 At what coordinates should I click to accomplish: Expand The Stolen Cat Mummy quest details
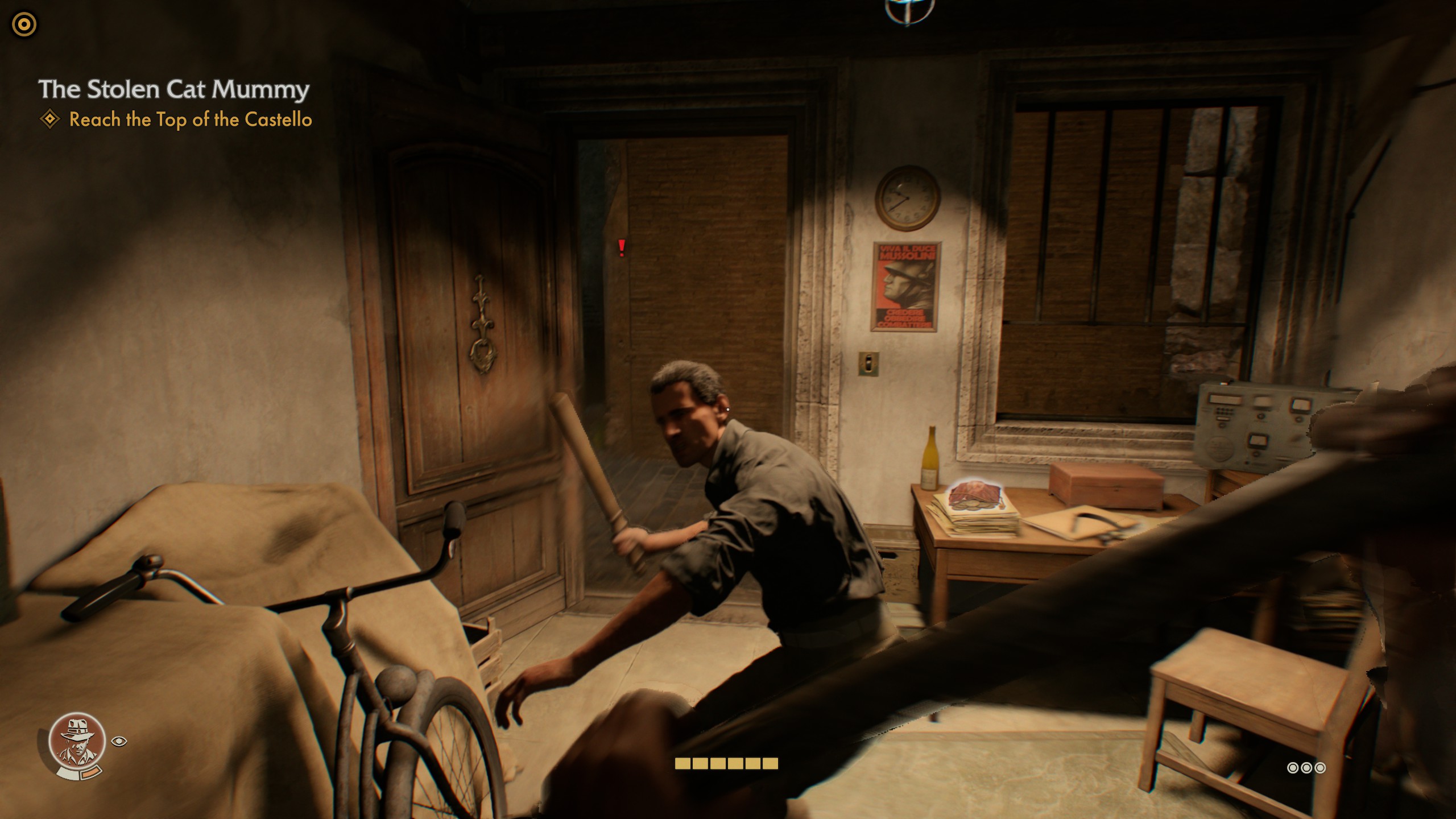coord(173,89)
